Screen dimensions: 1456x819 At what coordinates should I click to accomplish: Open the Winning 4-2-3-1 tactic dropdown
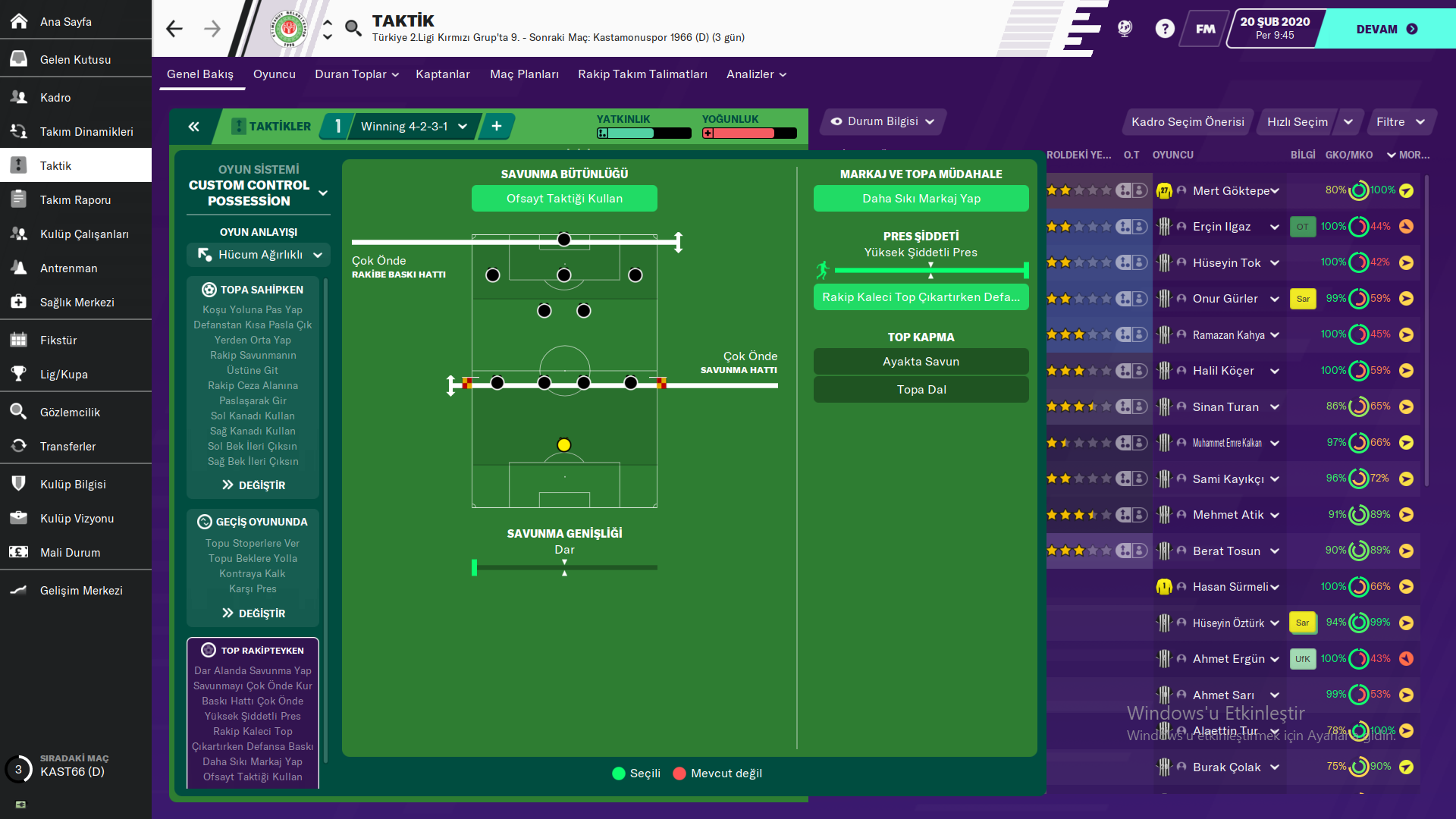pyautogui.click(x=413, y=127)
